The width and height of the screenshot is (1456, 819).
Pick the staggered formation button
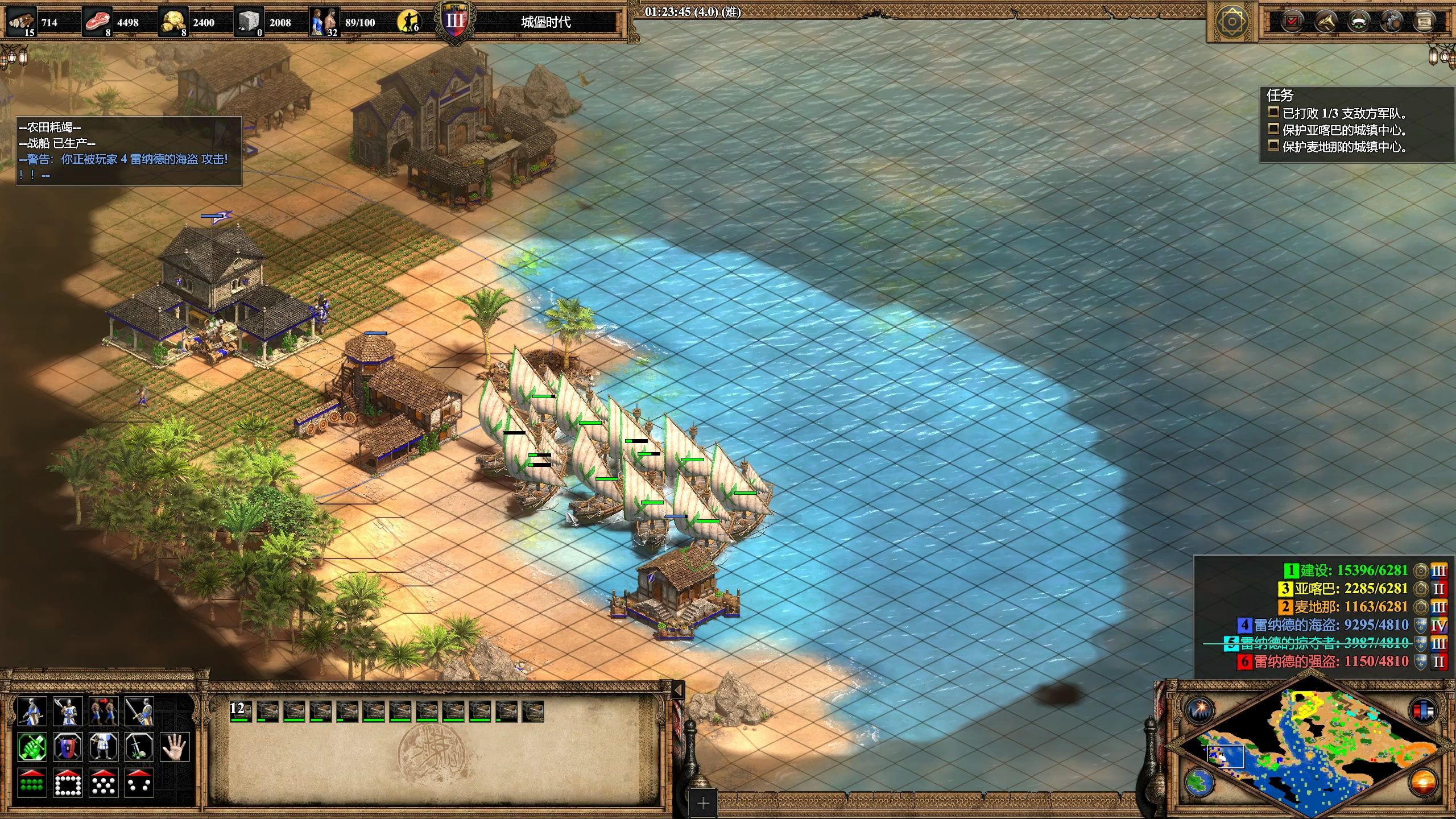104,783
